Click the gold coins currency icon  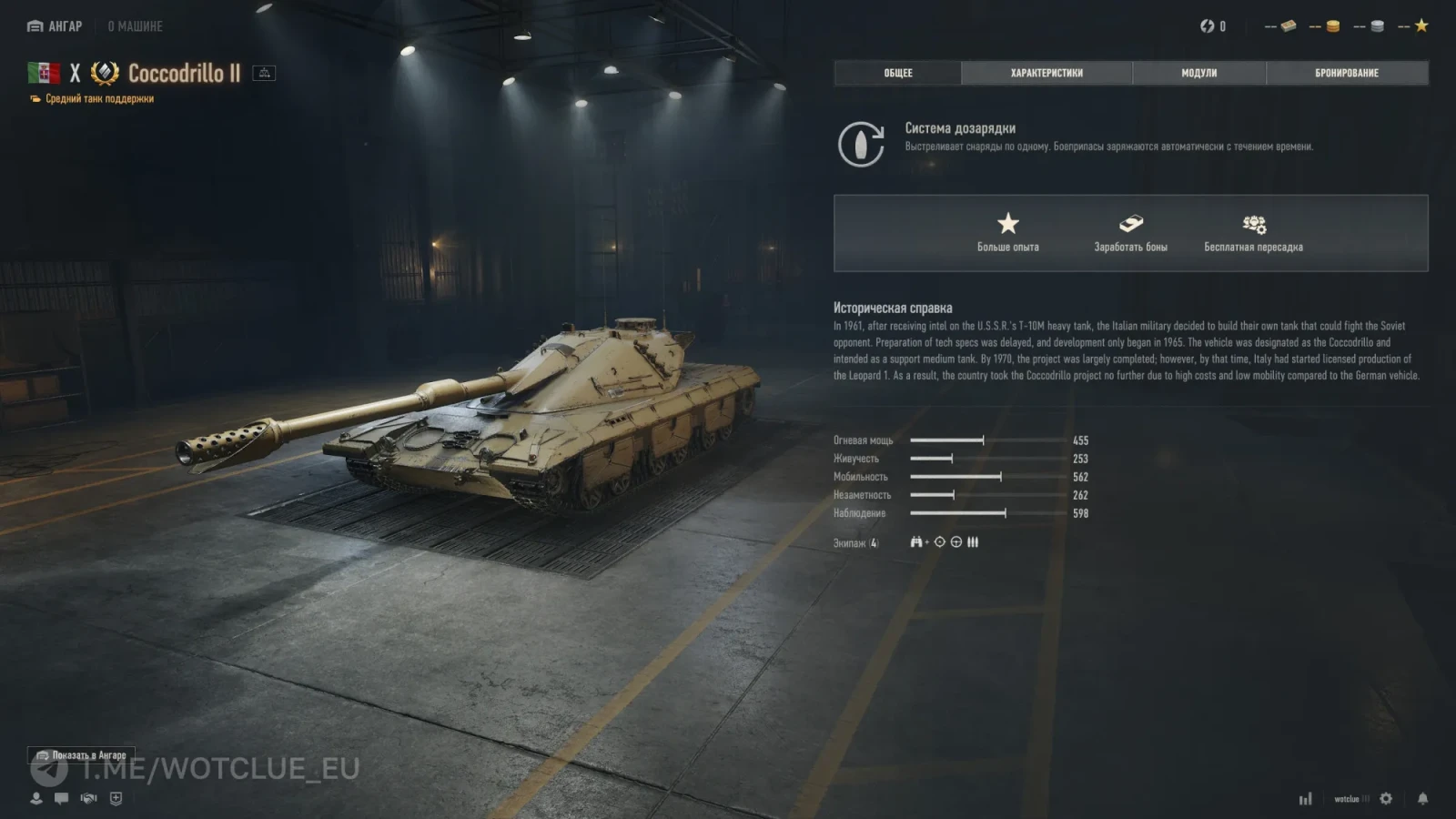point(1332,26)
